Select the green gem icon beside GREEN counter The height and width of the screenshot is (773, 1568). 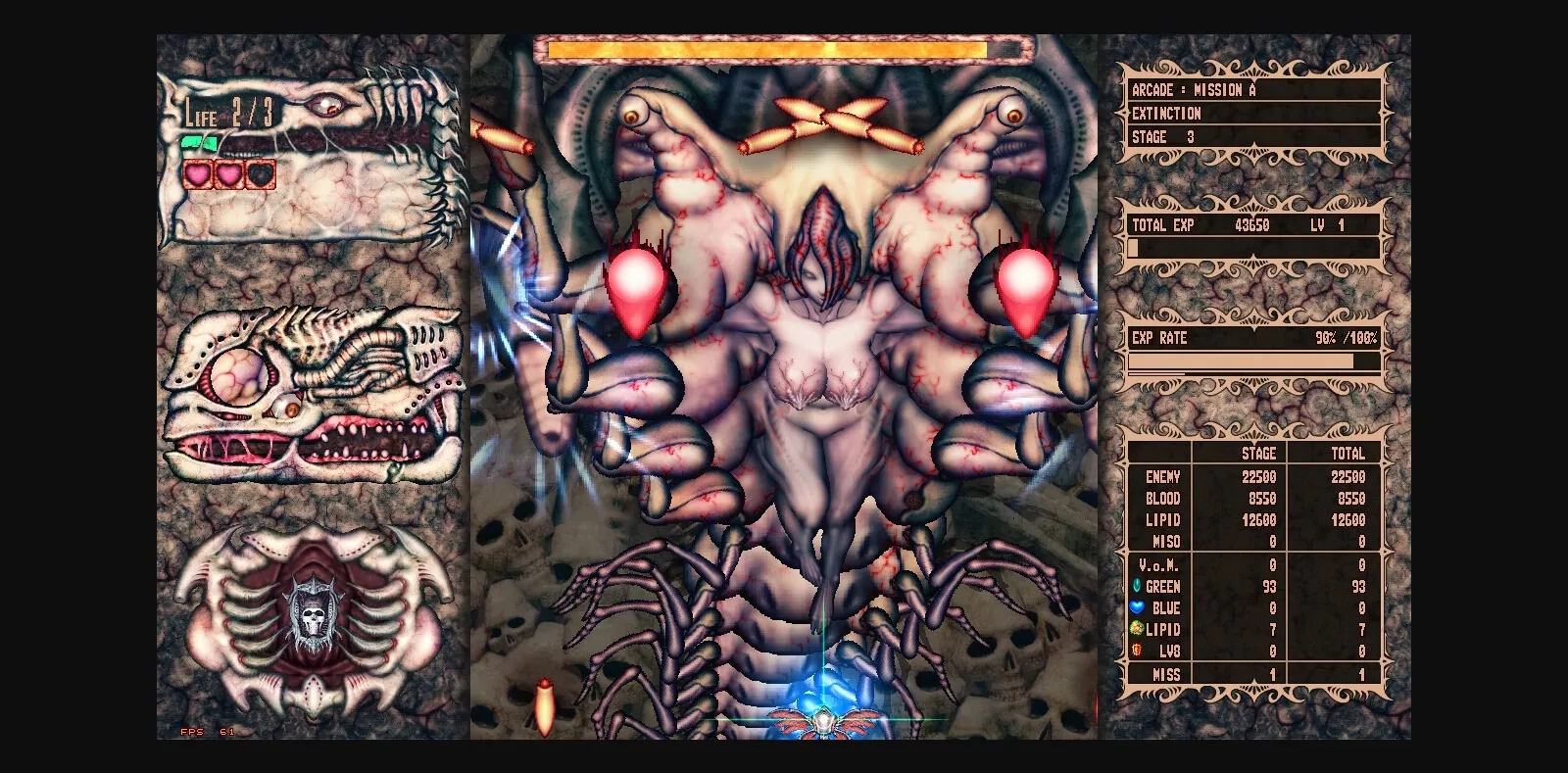(x=1138, y=586)
